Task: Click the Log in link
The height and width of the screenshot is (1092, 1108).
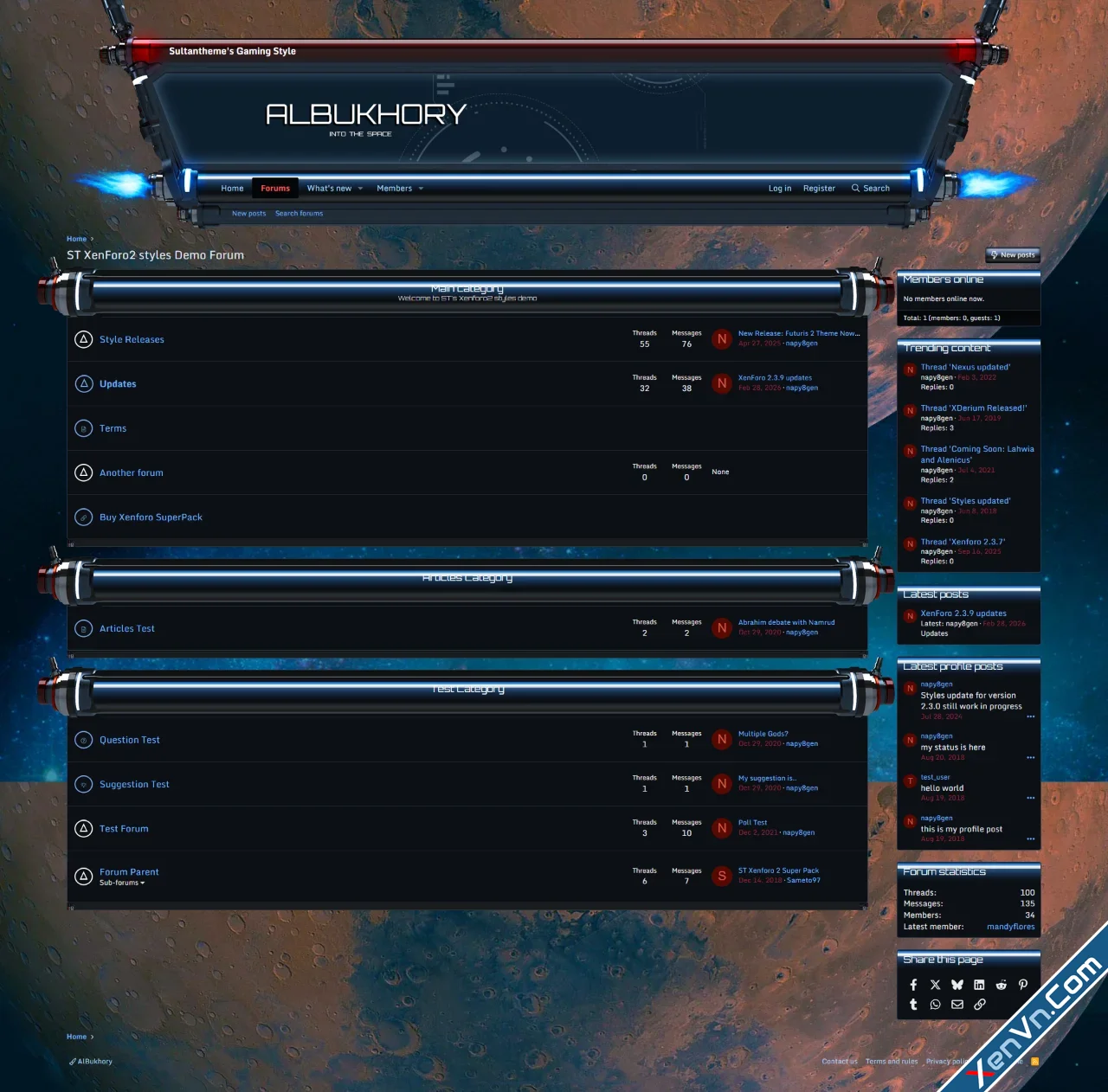Action: [x=779, y=189]
